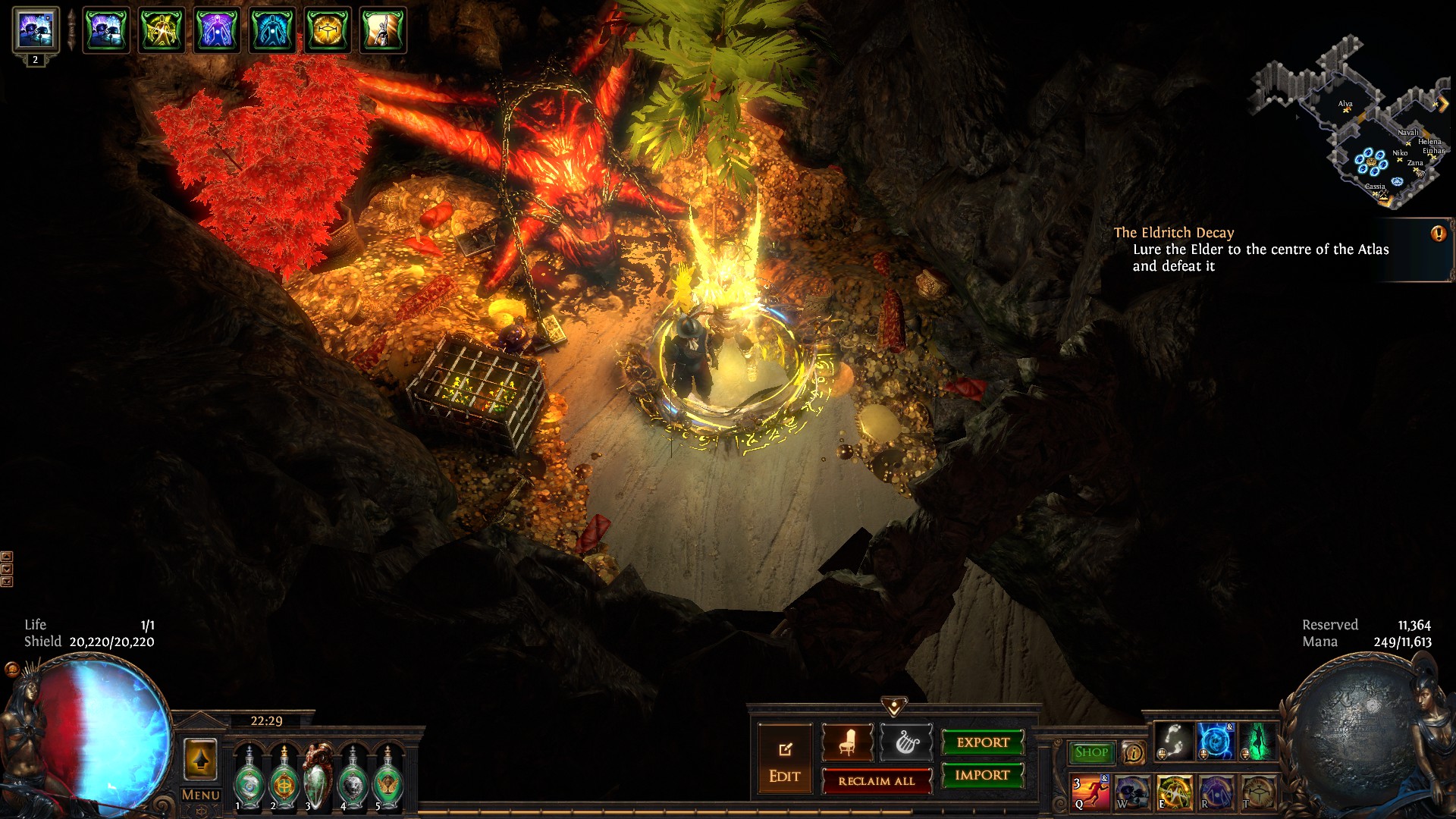The width and height of the screenshot is (1456, 819).
Task: Export the hideout layout
Action: 983,742
